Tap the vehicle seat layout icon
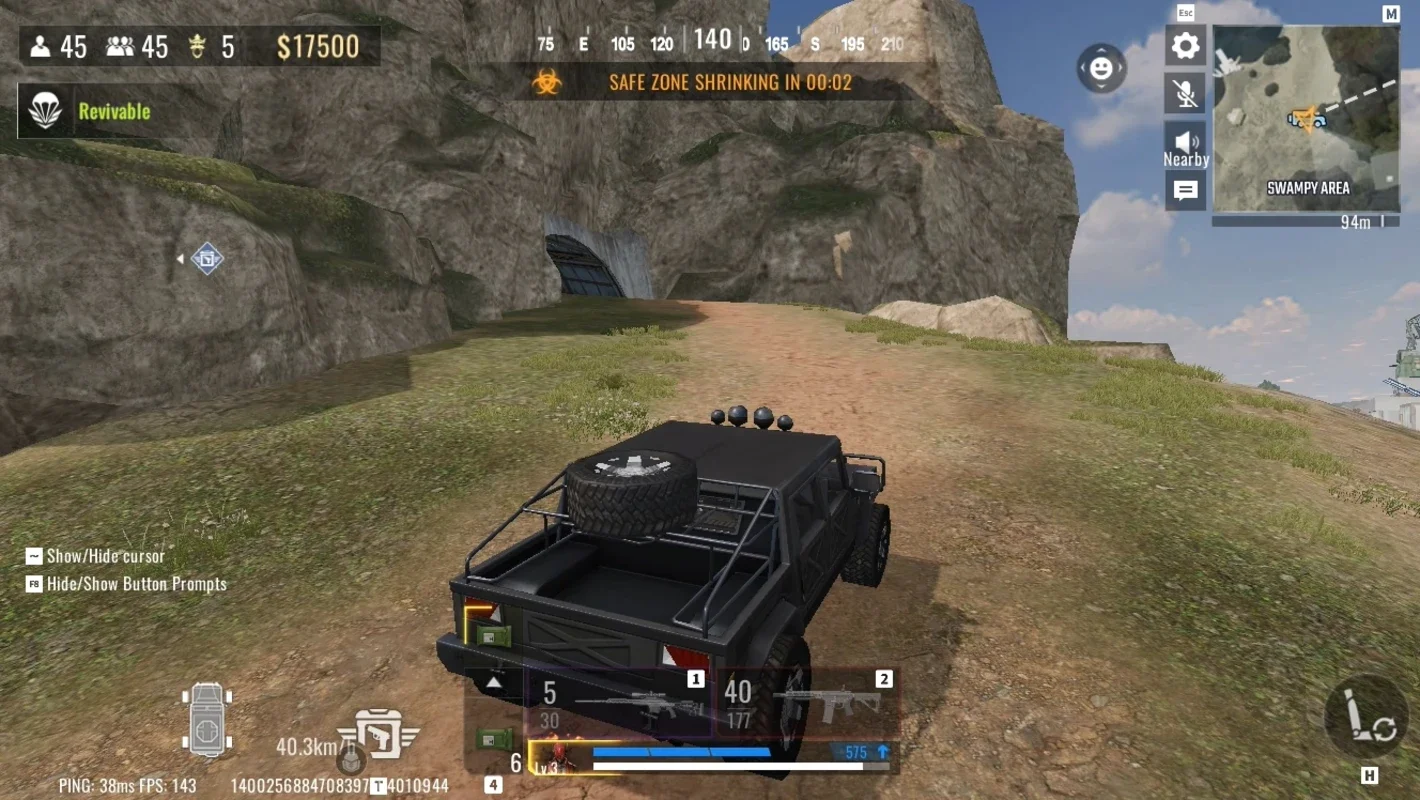Screen dimensions: 1420x800 coord(207,720)
